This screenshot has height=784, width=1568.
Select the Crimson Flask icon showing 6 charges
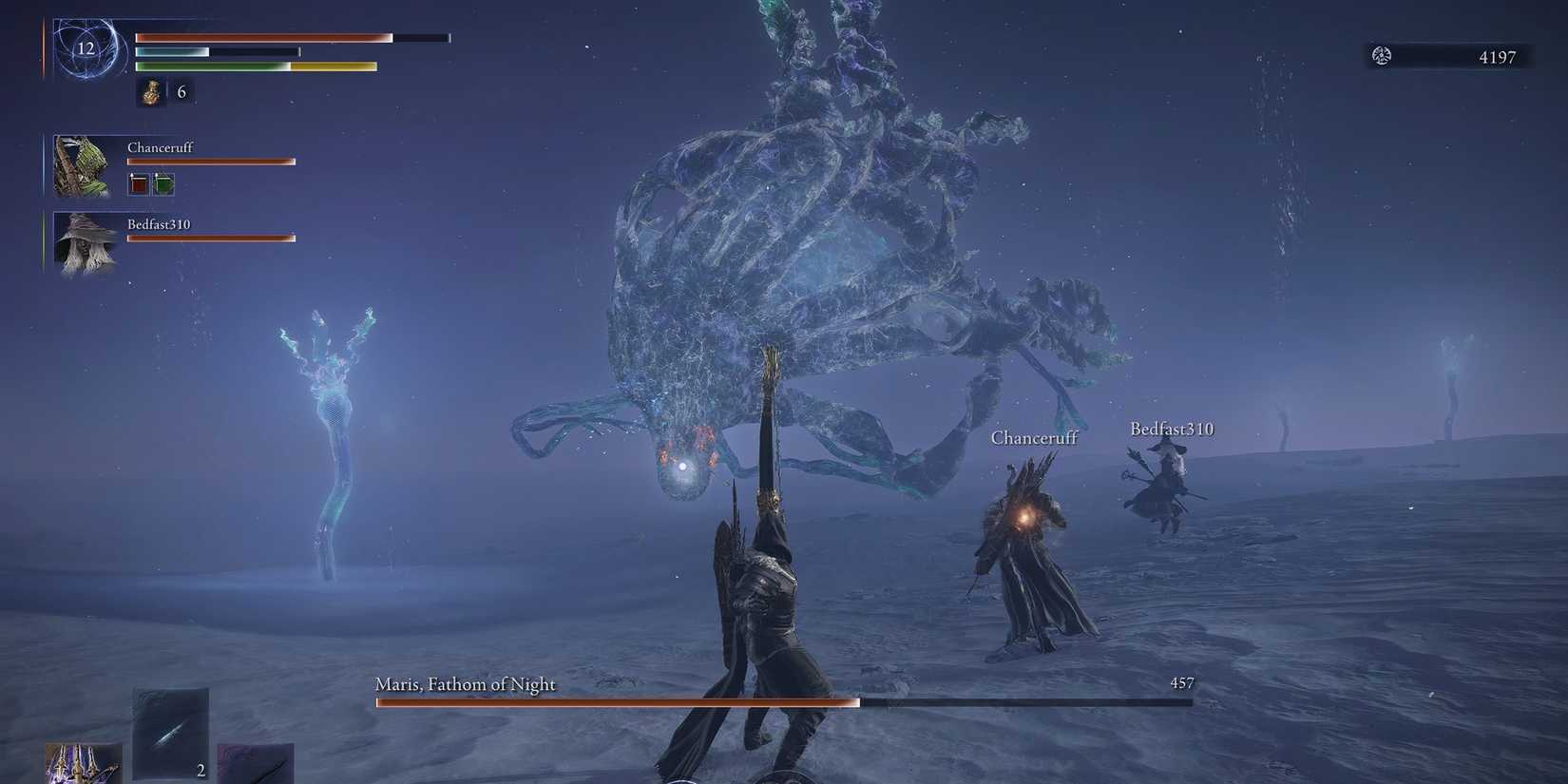pyautogui.click(x=151, y=91)
